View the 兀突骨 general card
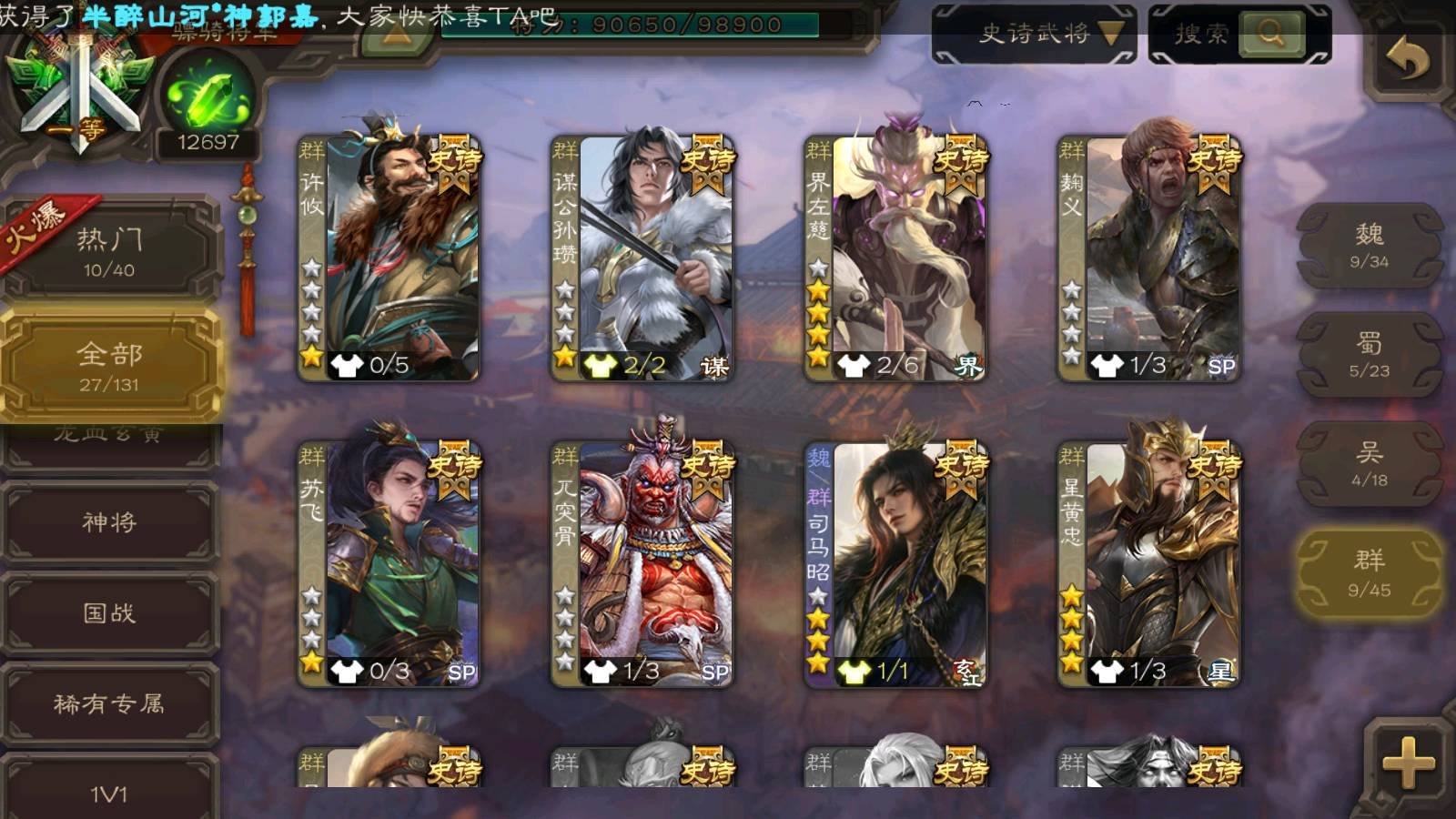Image resolution: width=1456 pixels, height=819 pixels. point(643,564)
